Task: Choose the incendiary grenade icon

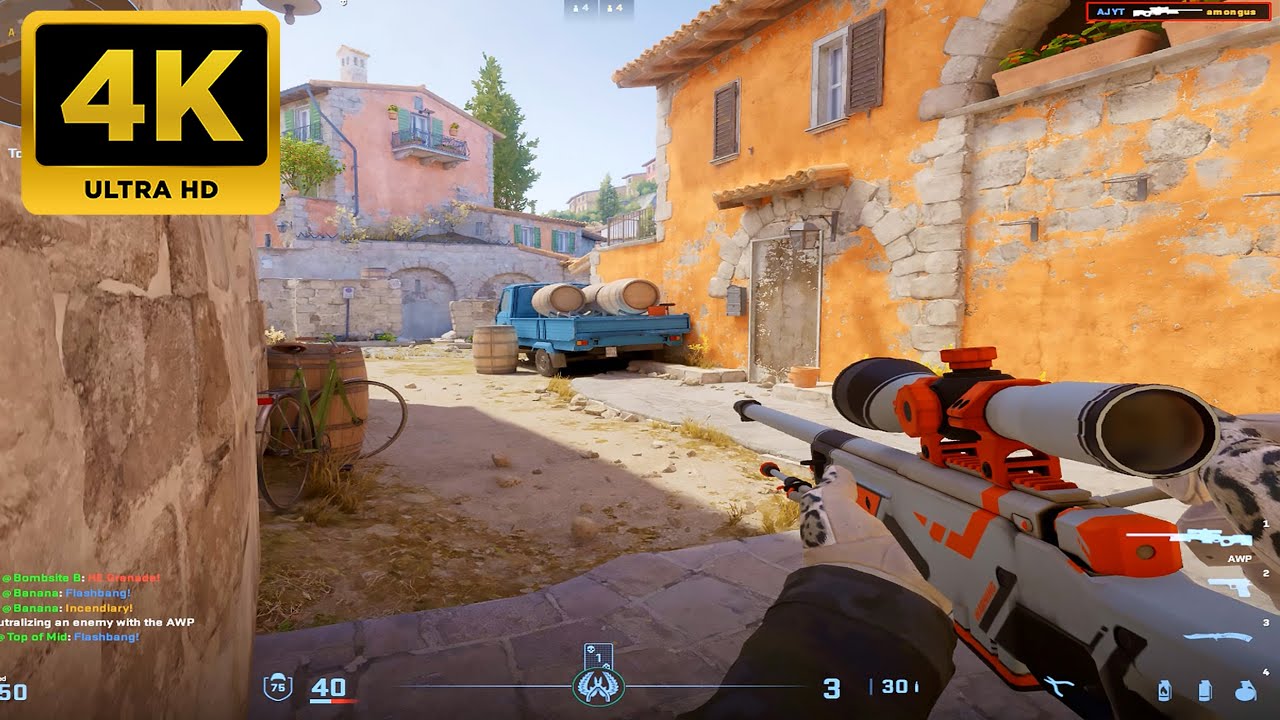Action: tap(1164, 690)
